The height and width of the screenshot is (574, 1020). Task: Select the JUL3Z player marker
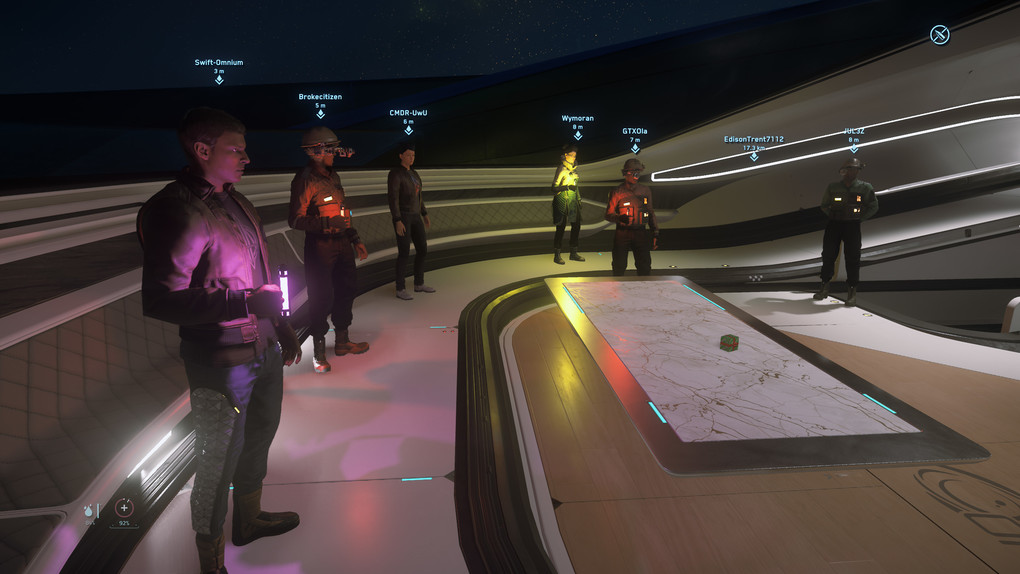coord(854,147)
